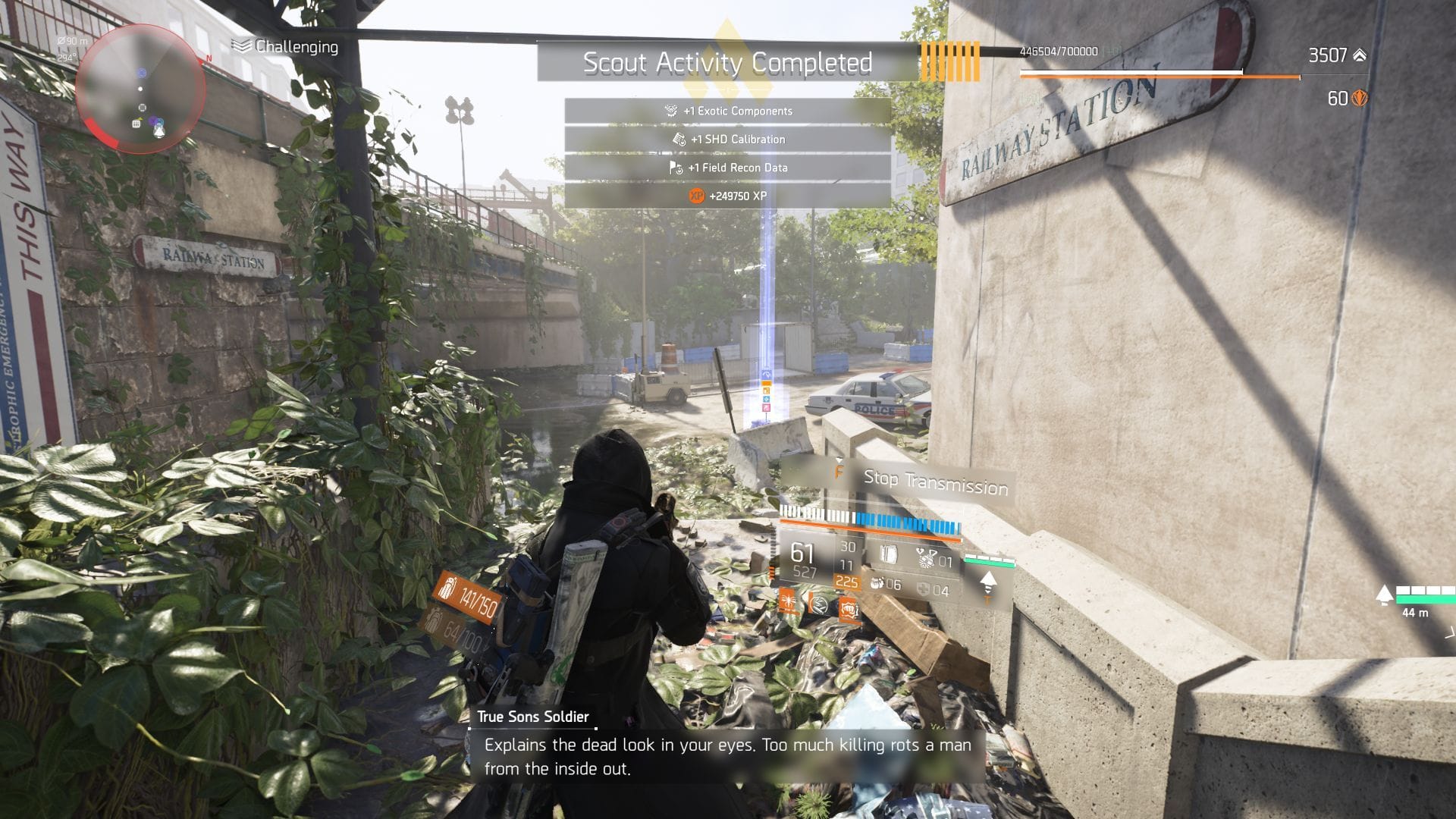Click the True Sons Soldier nameplate
The width and height of the screenshot is (1456, 819).
pyautogui.click(x=533, y=716)
